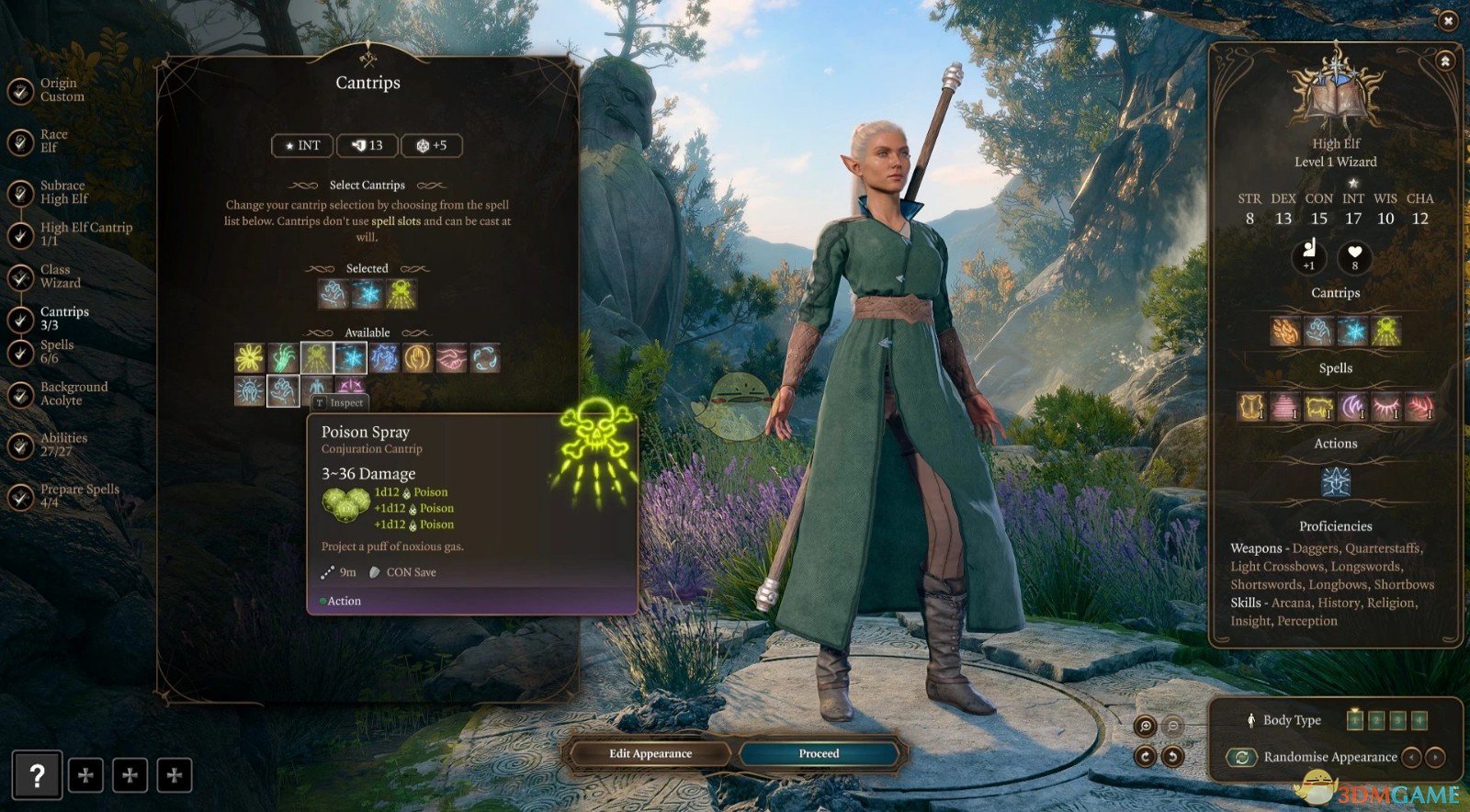Remove the selected Poison Spray cantrip

(x=401, y=294)
